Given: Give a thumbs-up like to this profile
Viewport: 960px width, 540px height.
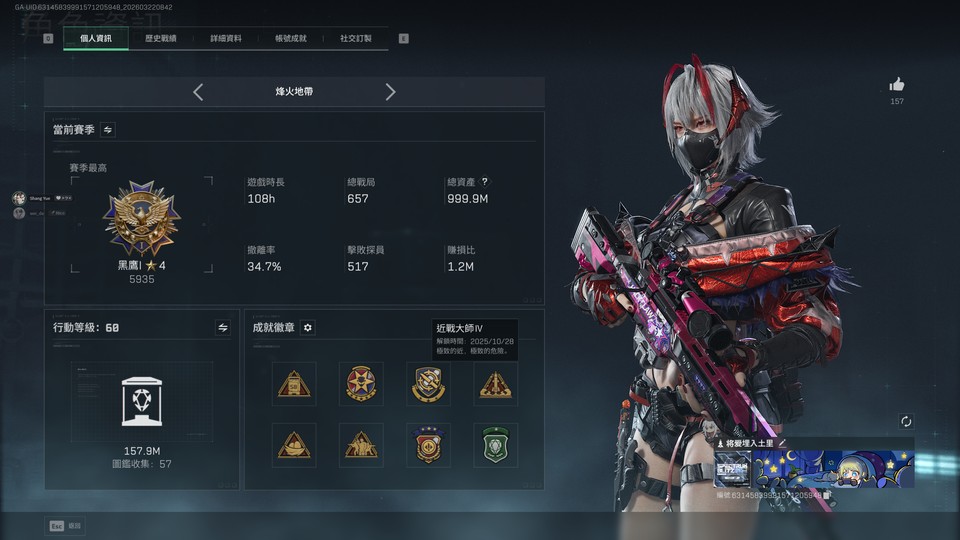Looking at the screenshot, I should [x=897, y=85].
